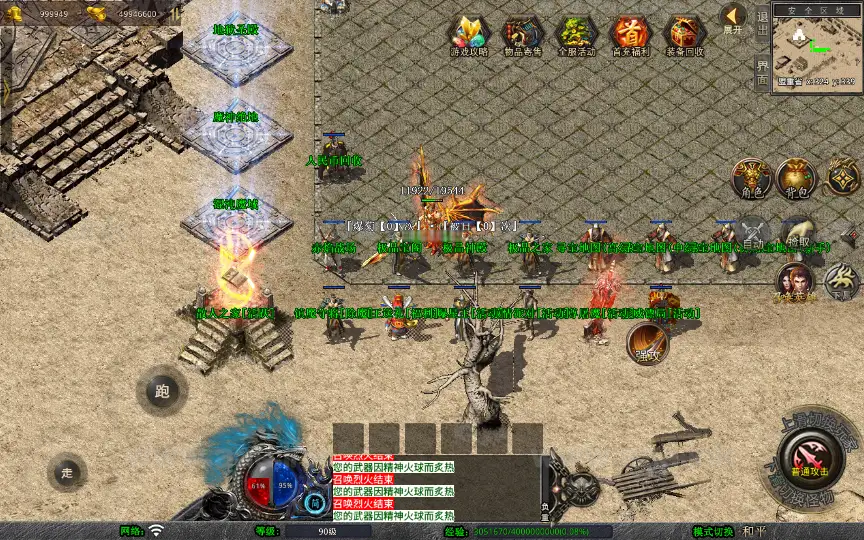
Task: Summon hero with the 召唤英雄 portrait
Action: [795, 282]
